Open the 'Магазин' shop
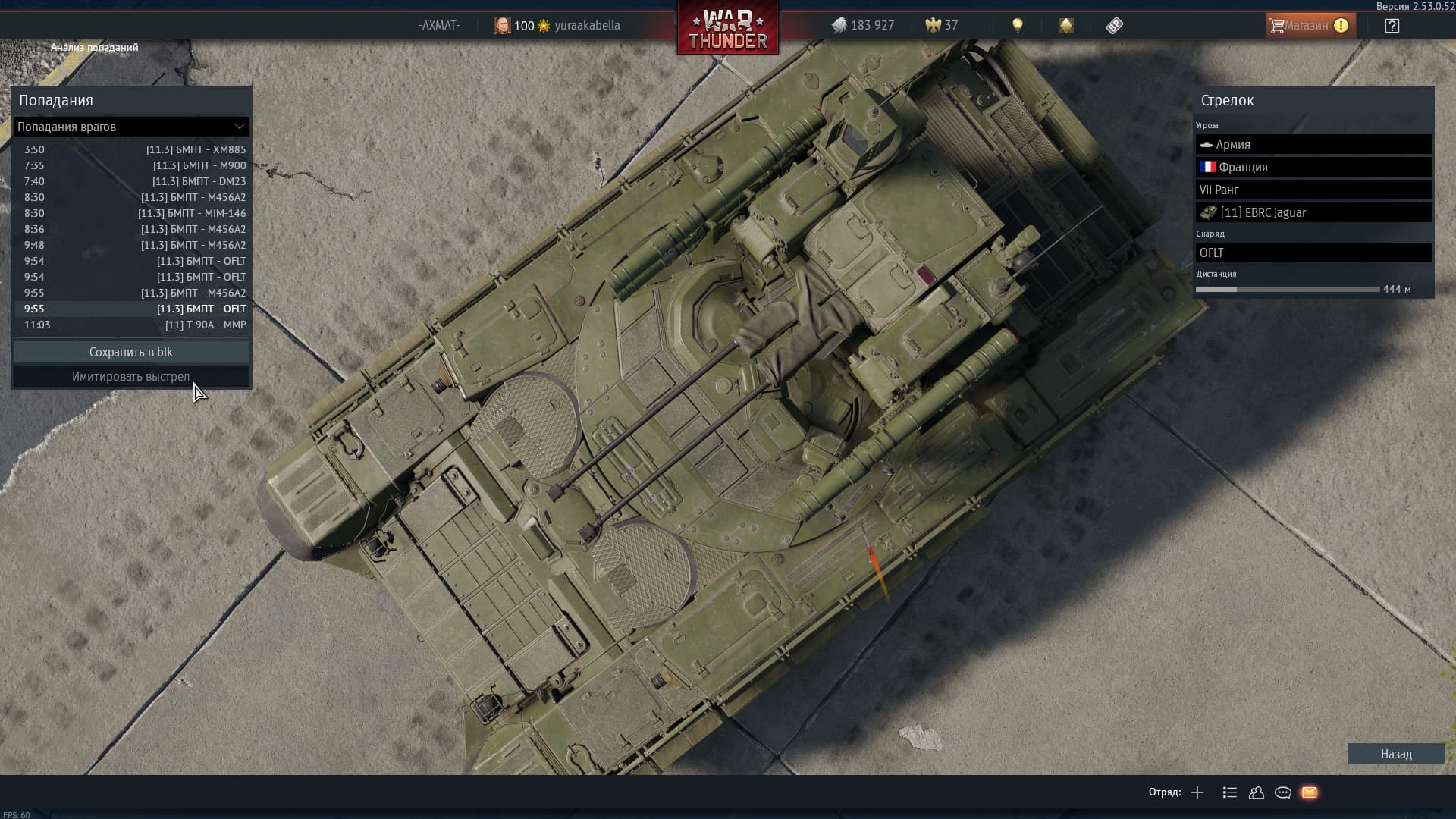Screen dimensions: 1456x819 click(x=1308, y=25)
